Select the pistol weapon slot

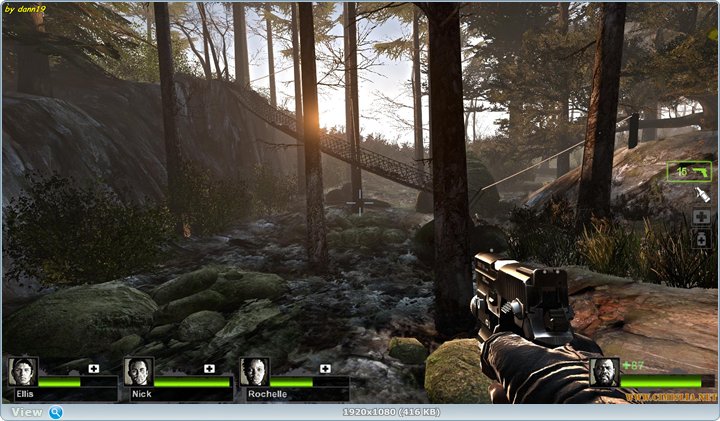click(x=689, y=172)
